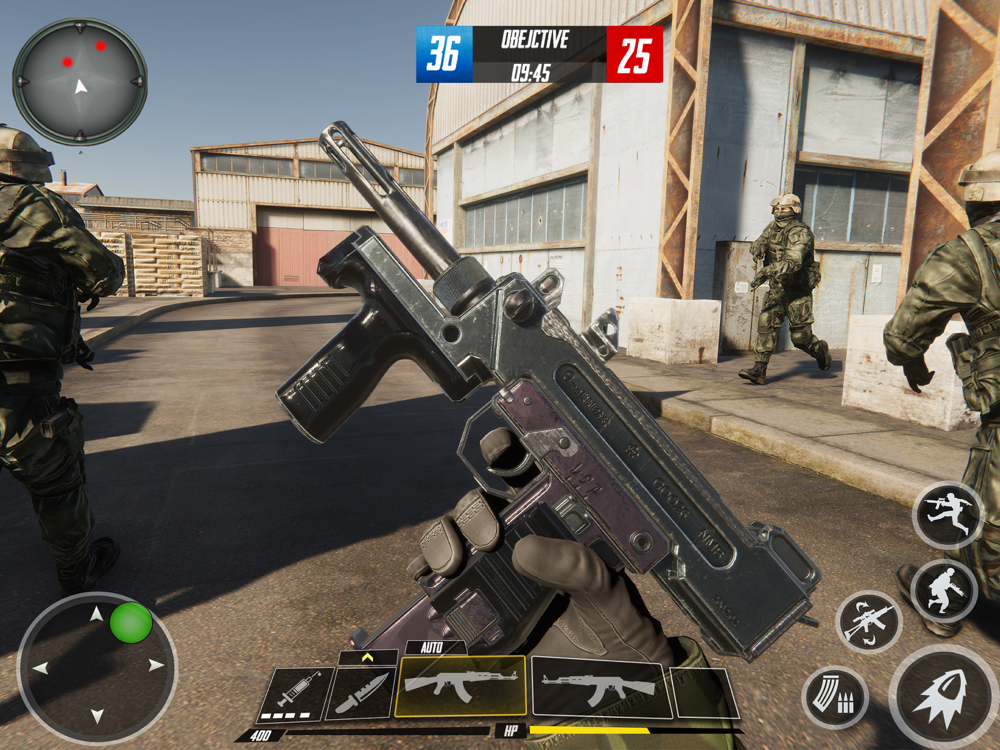
Task: Tap the circular radar minimap
Action: 80,82
